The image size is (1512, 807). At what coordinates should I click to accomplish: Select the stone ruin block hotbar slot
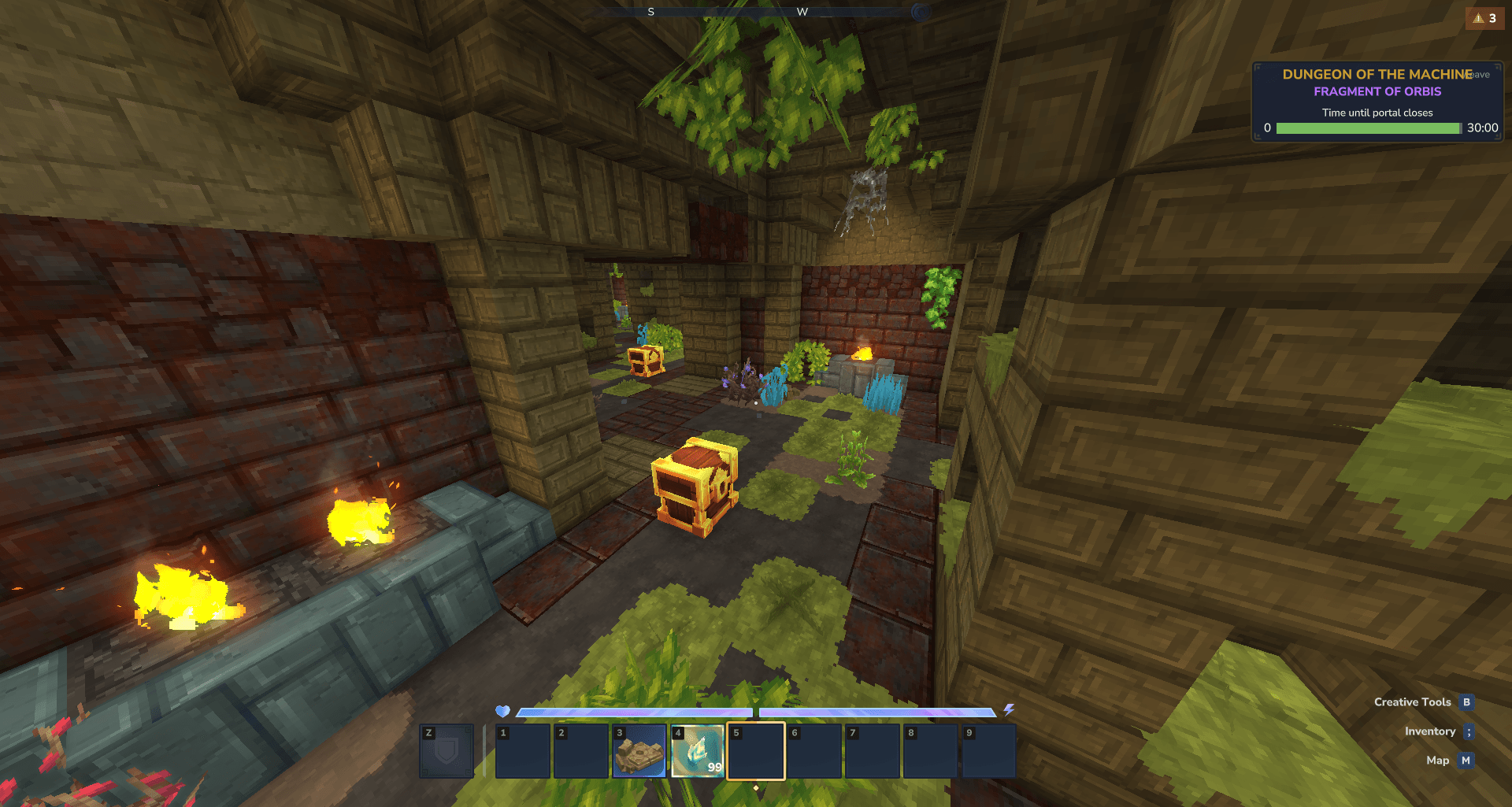pos(639,752)
